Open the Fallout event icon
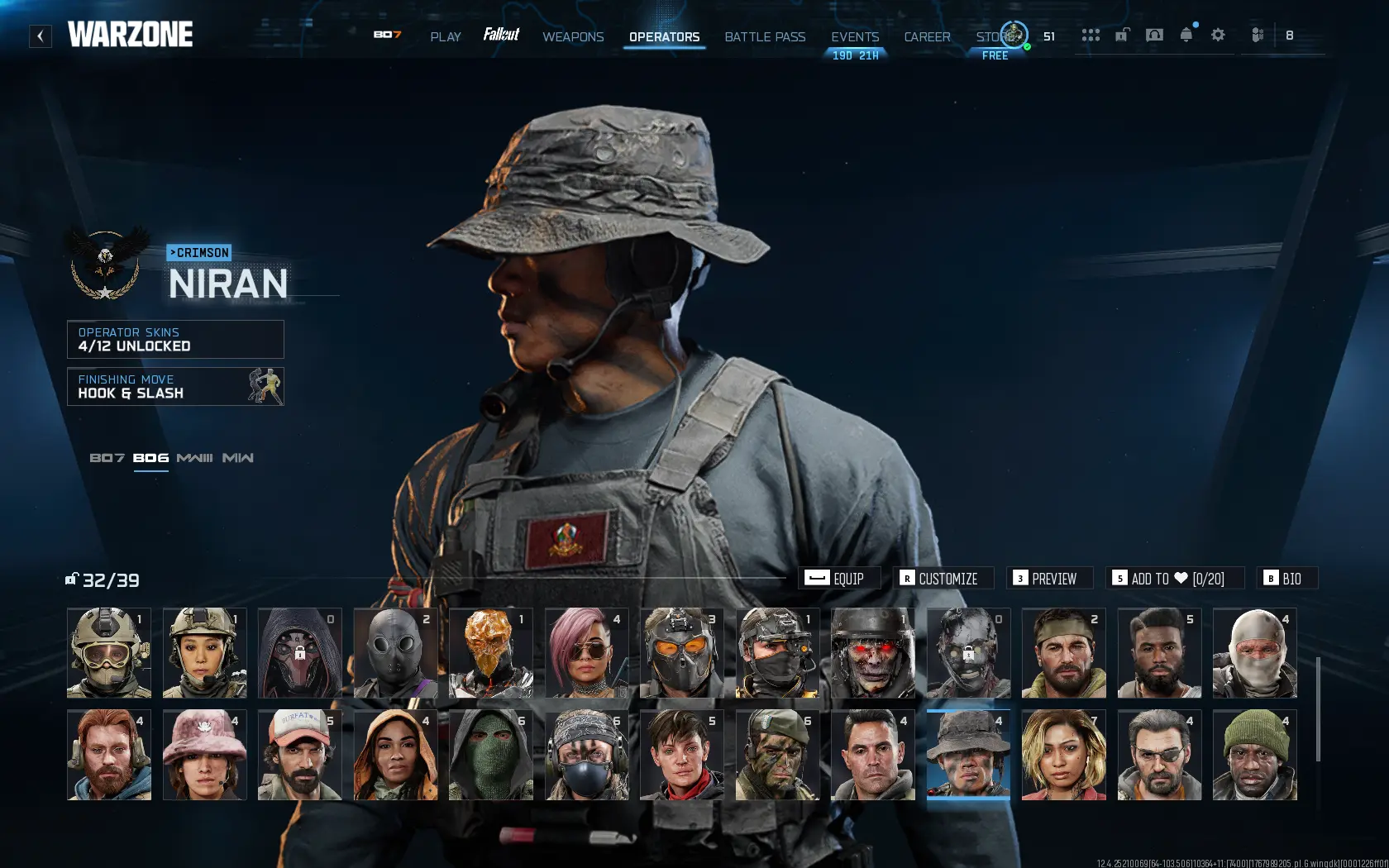1389x868 pixels. (x=501, y=35)
